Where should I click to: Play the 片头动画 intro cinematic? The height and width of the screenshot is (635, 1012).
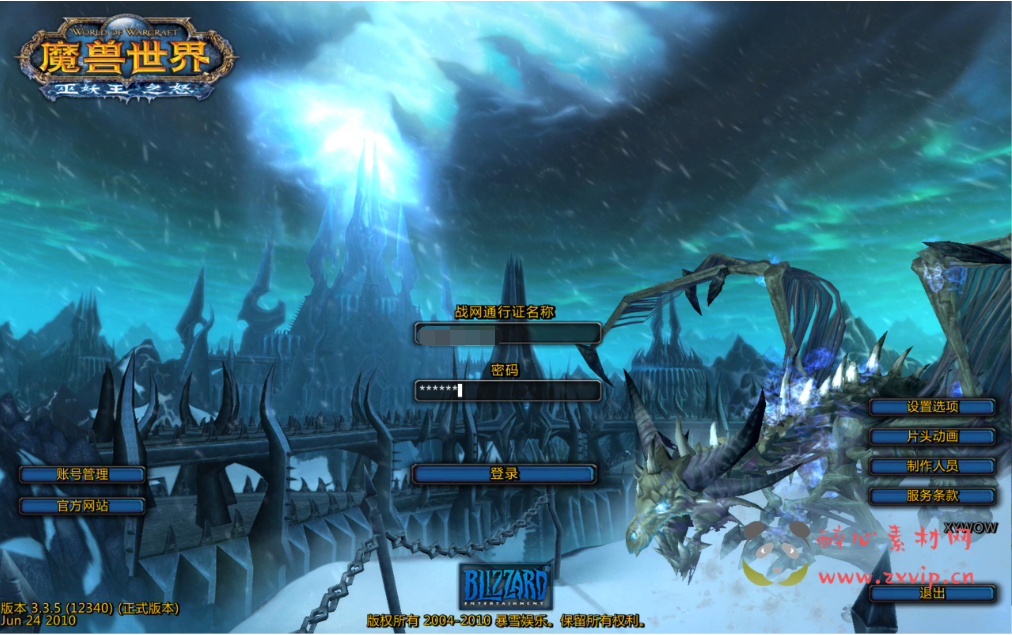(932, 437)
